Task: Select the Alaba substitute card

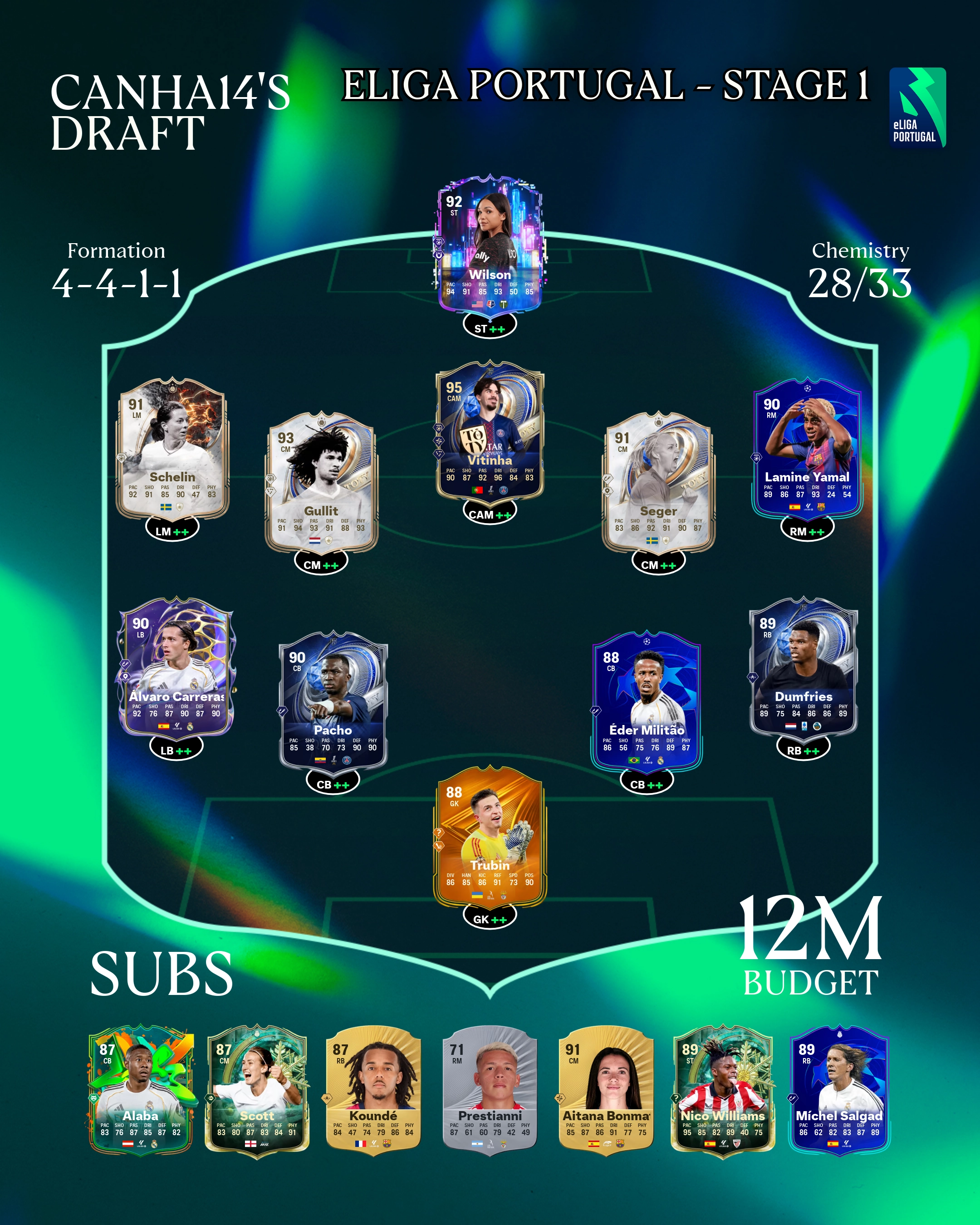Action: [x=141, y=1091]
